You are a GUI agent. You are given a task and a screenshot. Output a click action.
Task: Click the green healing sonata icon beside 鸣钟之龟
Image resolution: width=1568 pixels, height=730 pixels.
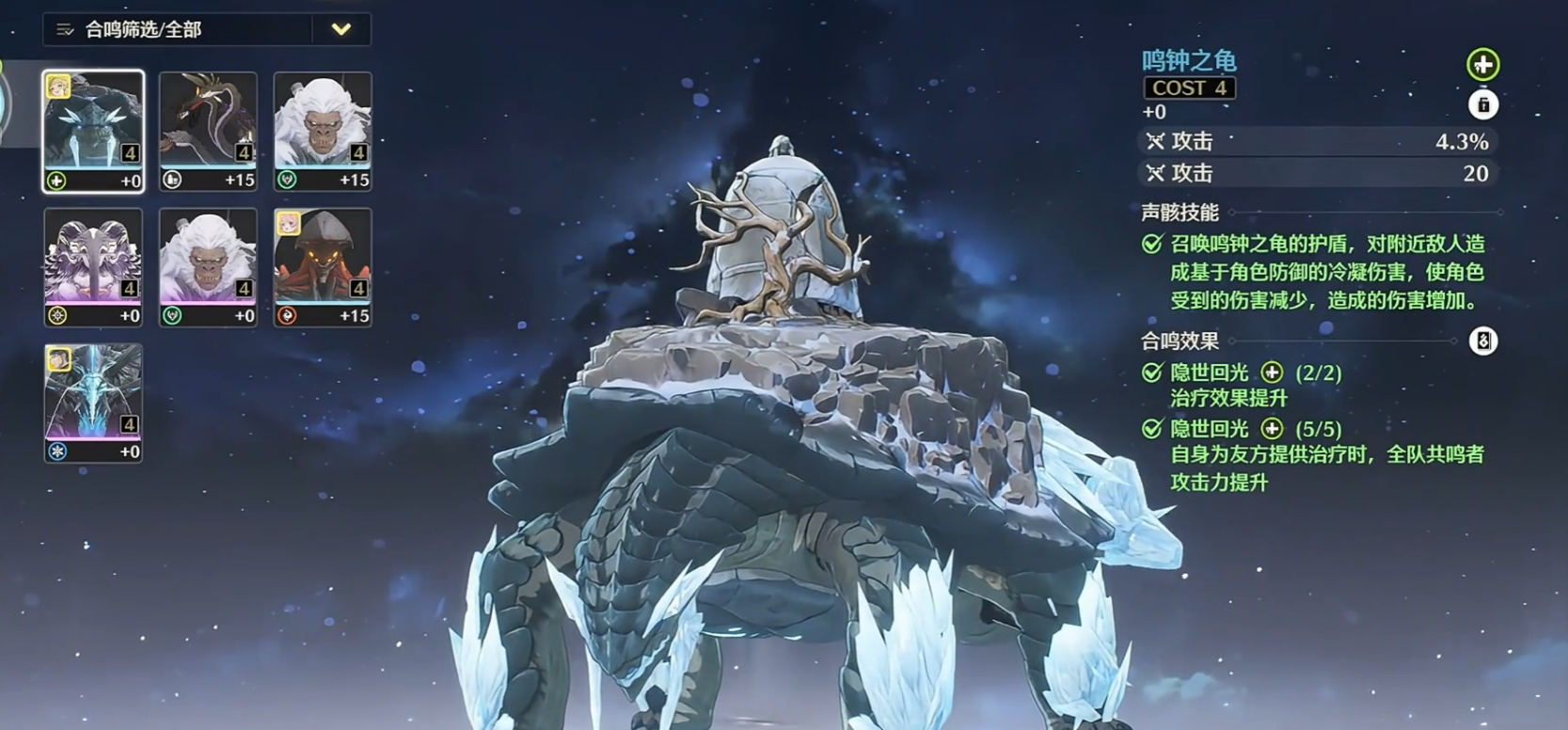(x=1482, y=65)
